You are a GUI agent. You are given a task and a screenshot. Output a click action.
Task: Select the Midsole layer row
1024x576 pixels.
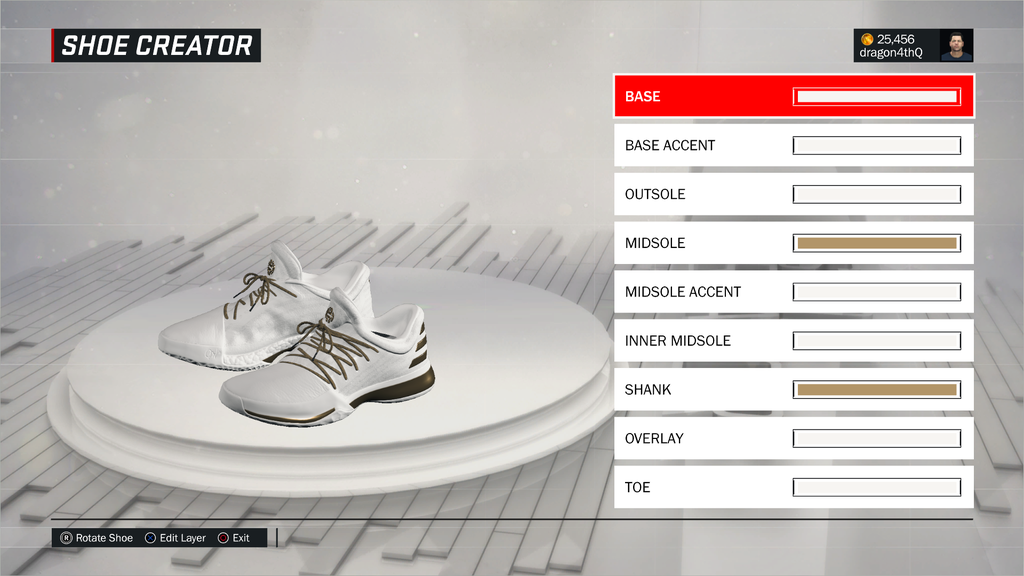click(793, 243)
